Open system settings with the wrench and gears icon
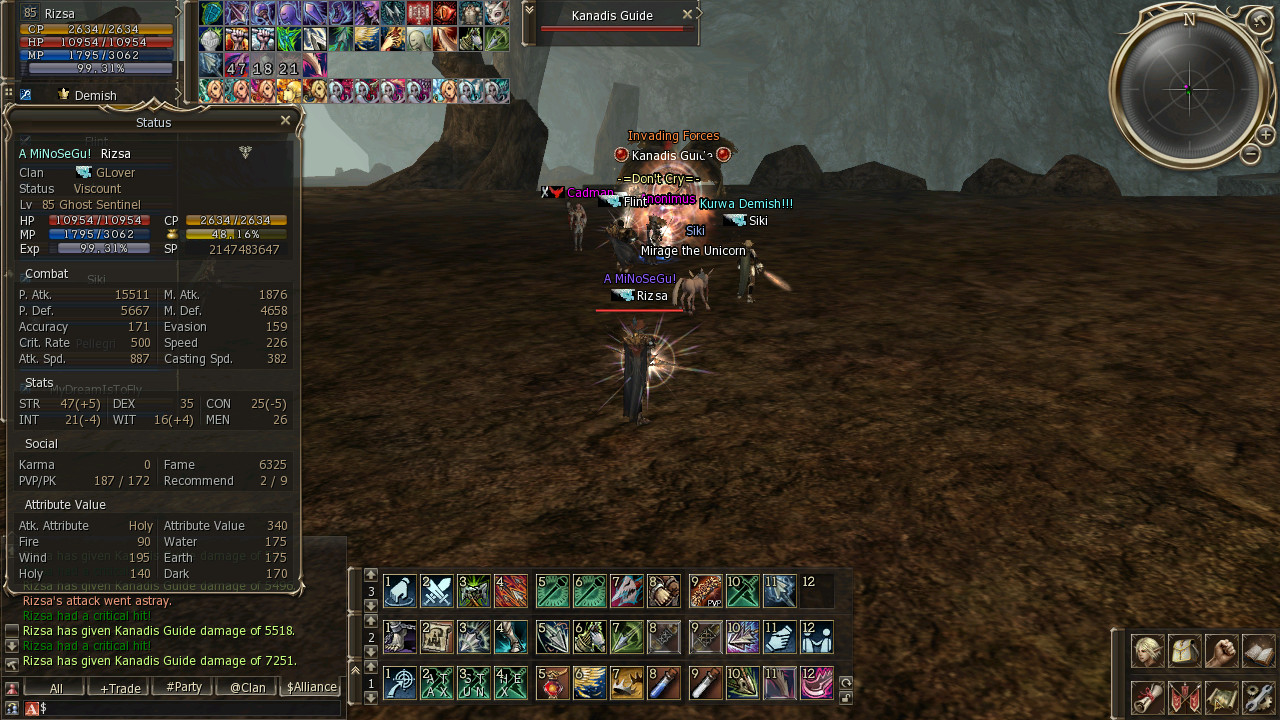Image resolution: width=1280 pixels, height=720 pixels. (x=1258, y=697)
